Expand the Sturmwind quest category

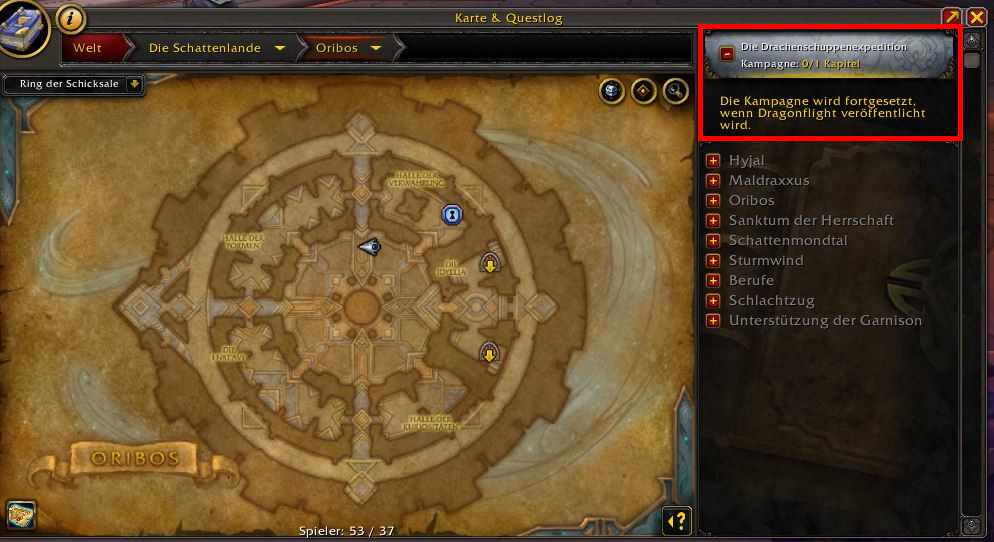coord(713,261)
